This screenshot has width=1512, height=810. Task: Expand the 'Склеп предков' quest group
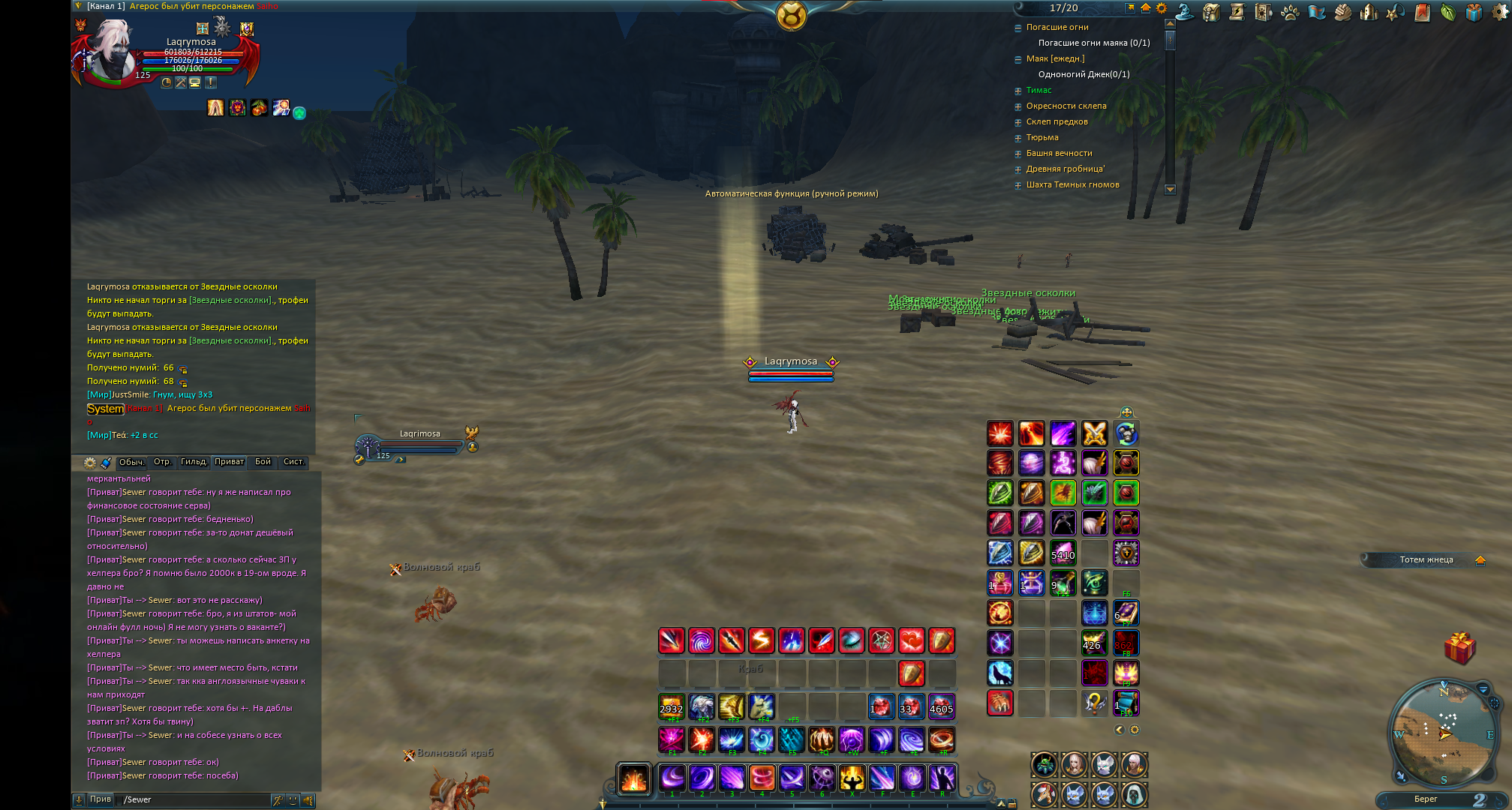click(1018, 122)
